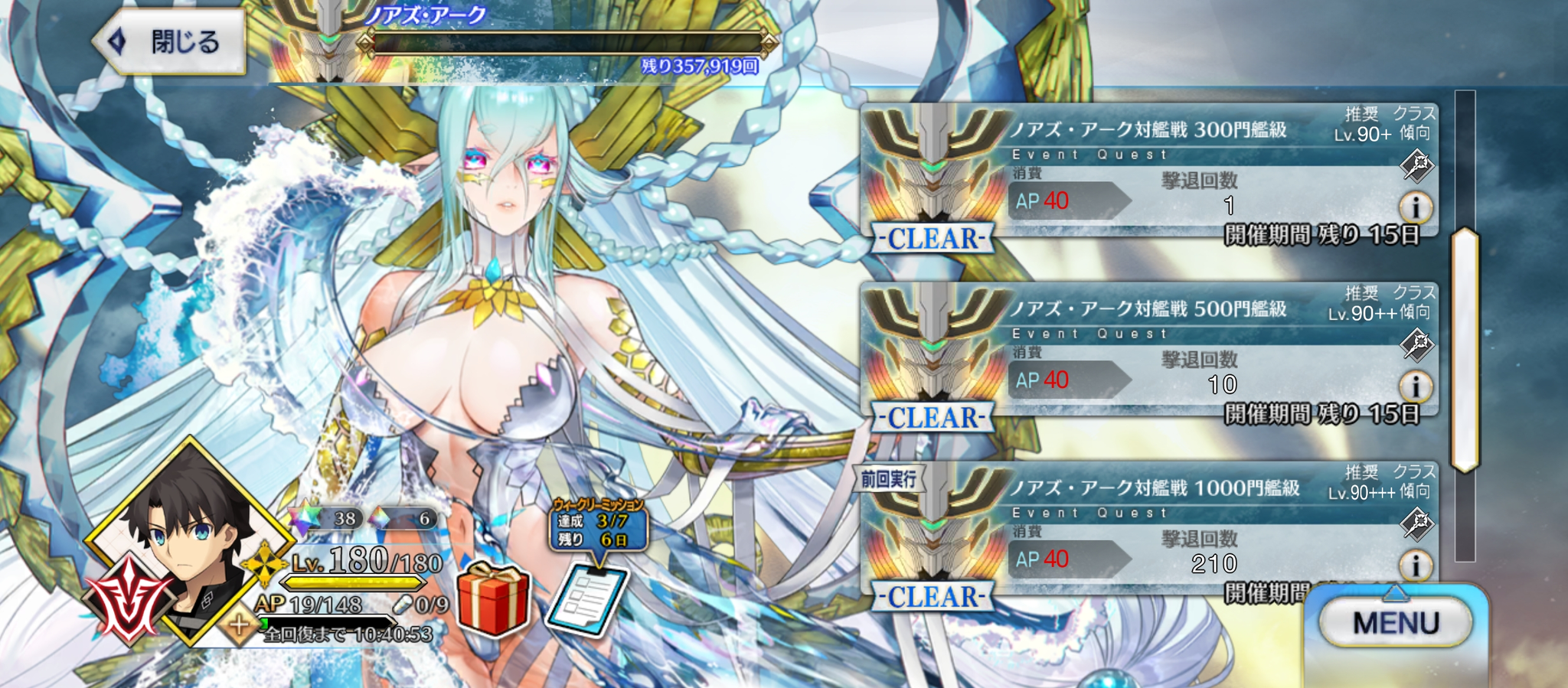The image size is (1568, 688).
Task: Tap the gold plus AP recovery button
Action: tap(239, 625)
